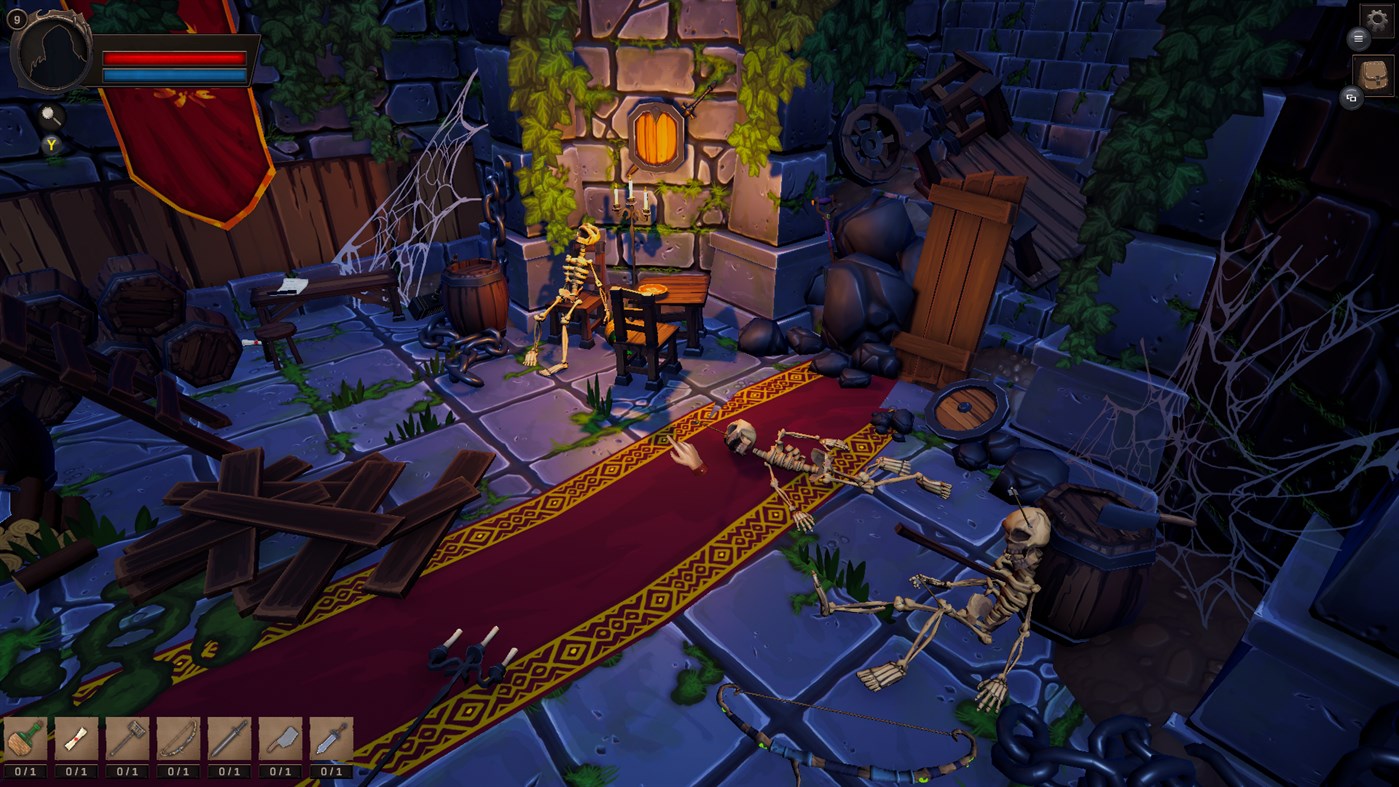Select the bow in the hotbar
The height and width of the screenshot is (787, 1399).
[178, 740]
